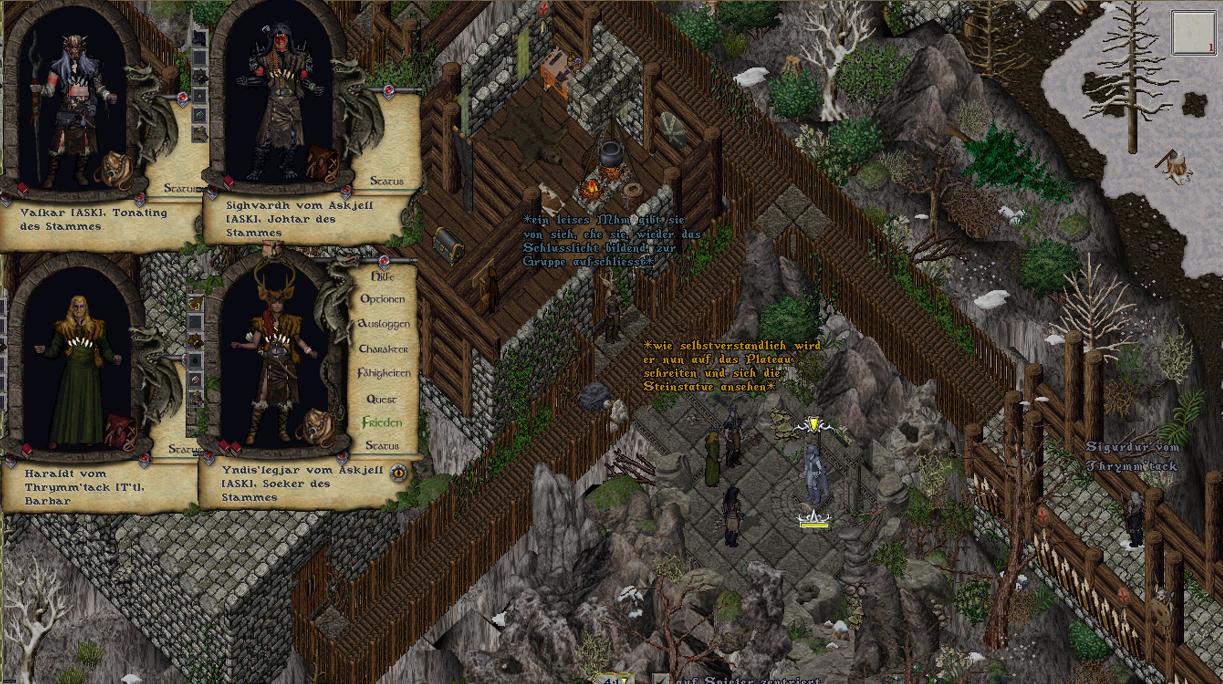The width and height of the screenshot is (1223, 684).
Task: Open the Hilfe menu entry
Action: pyautogui.click(x=382, y=275)
